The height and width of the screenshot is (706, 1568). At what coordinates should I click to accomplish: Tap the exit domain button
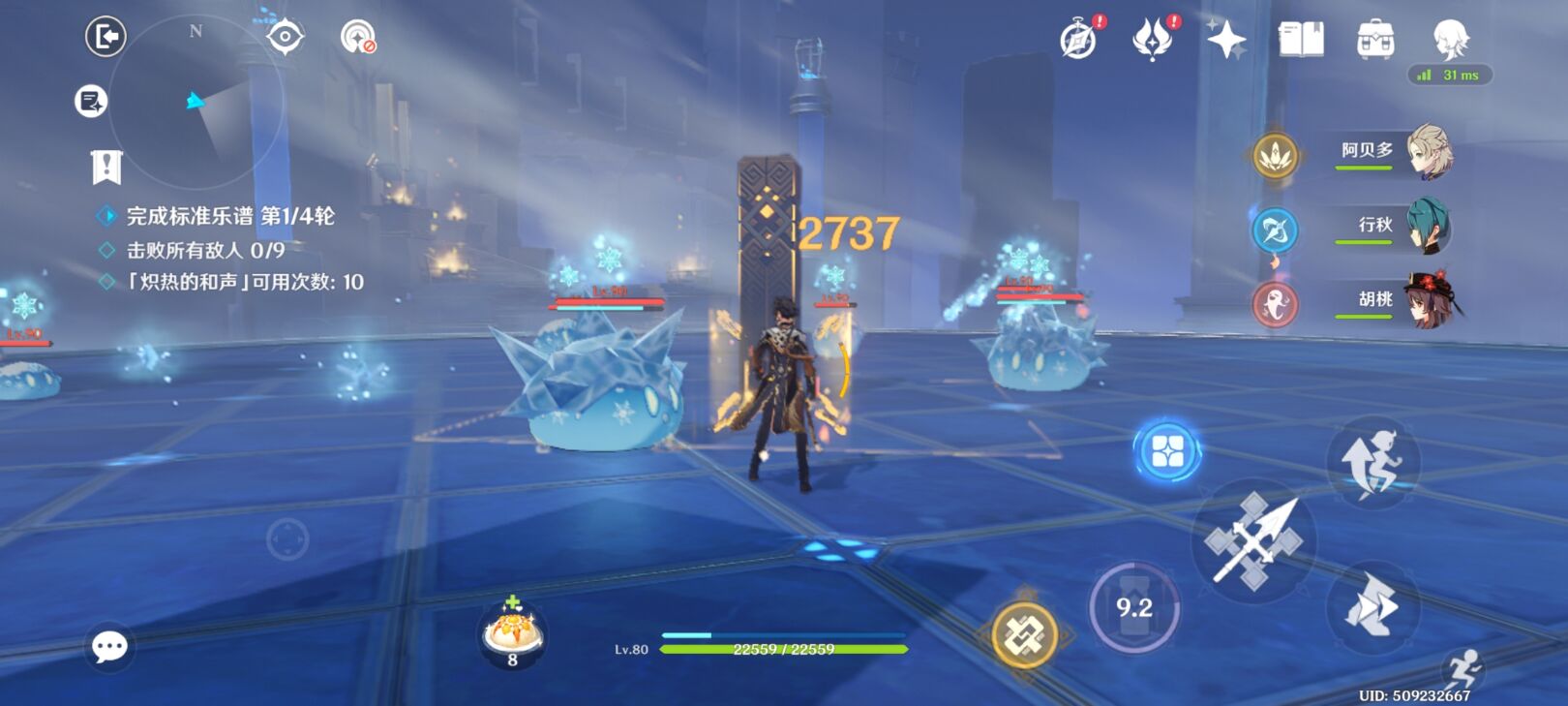pos(106,37)
